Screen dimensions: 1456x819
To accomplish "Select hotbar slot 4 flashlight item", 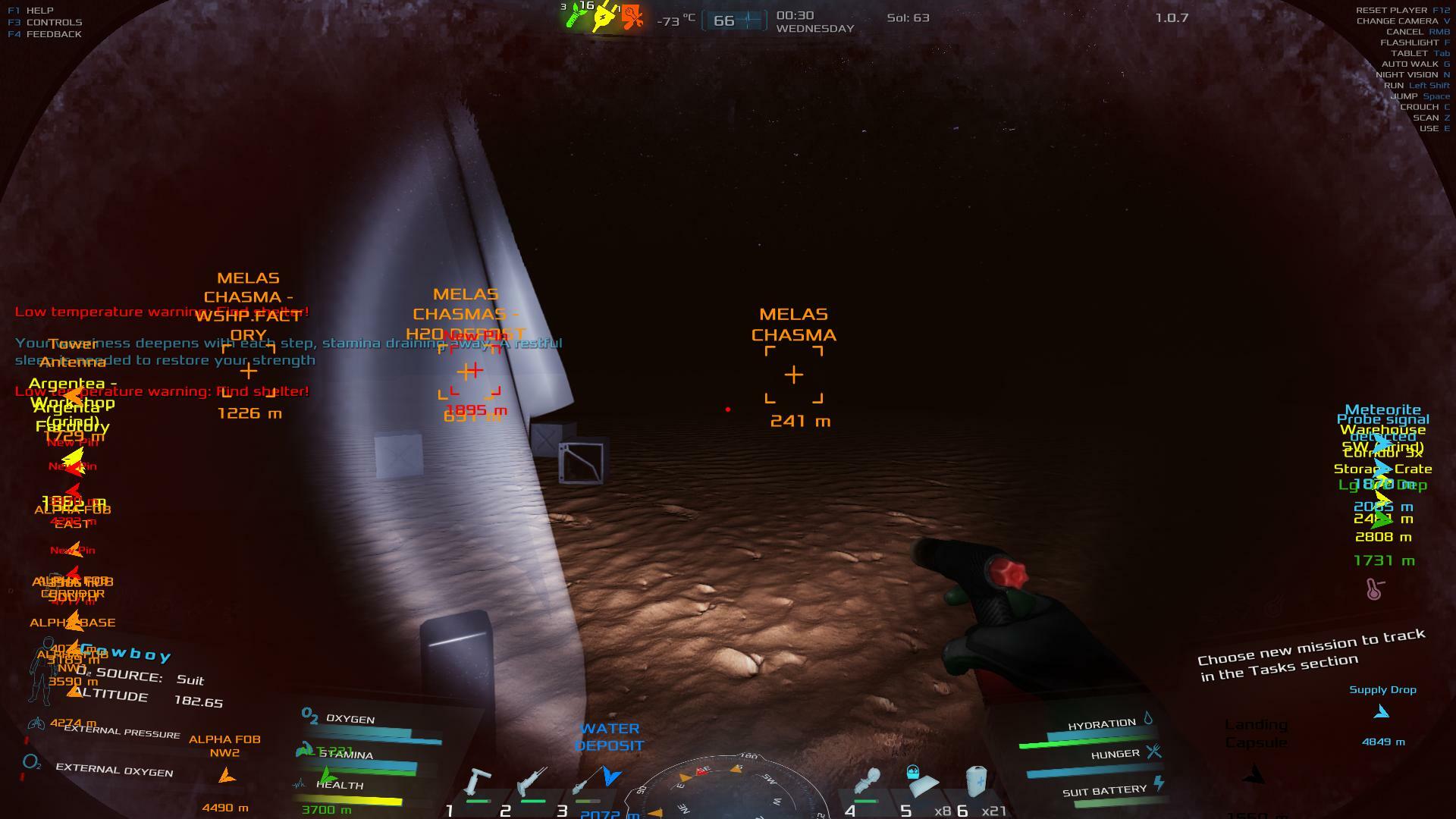I will click(x=867, y=783).
